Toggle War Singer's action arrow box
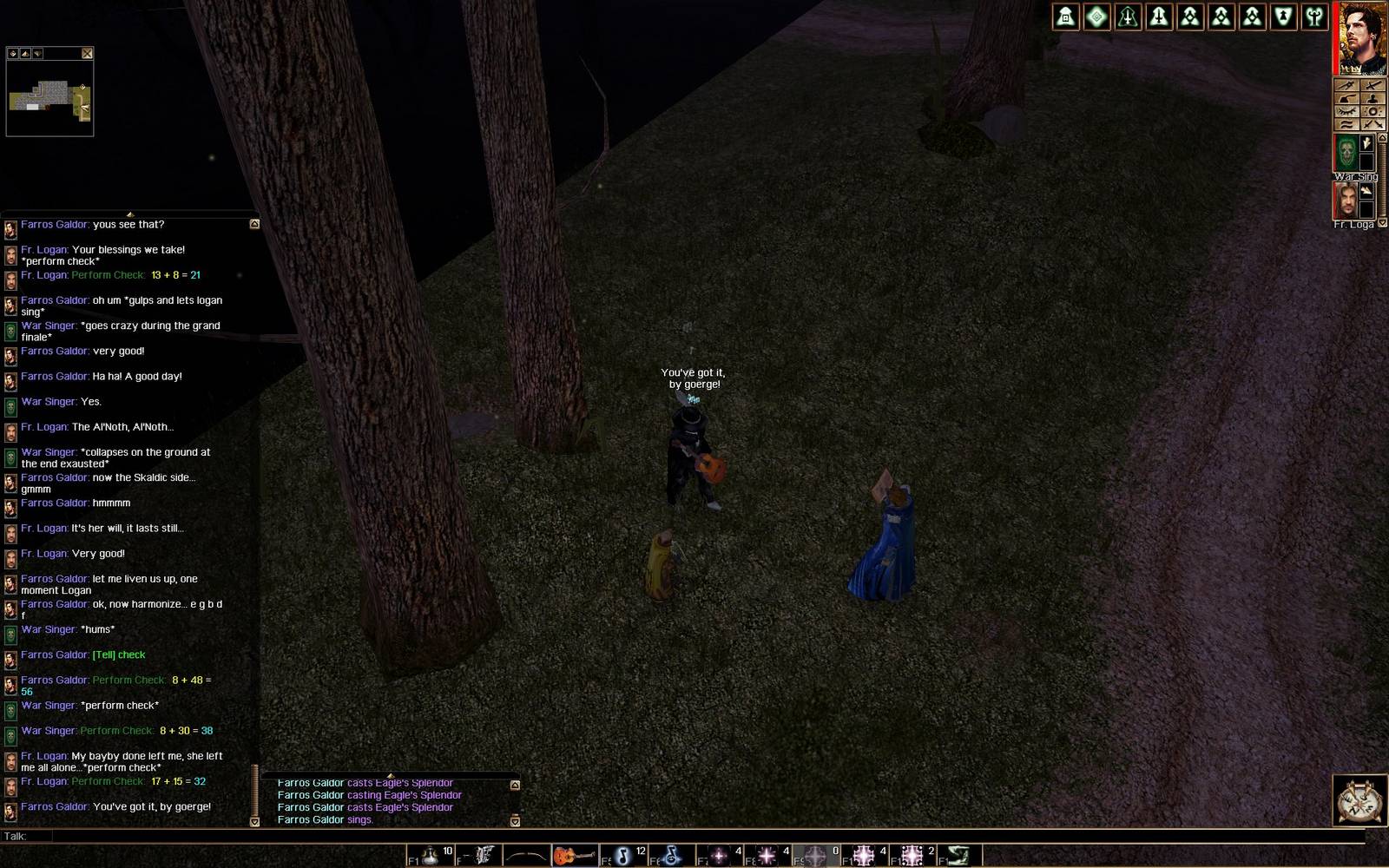 (1366, 142)
